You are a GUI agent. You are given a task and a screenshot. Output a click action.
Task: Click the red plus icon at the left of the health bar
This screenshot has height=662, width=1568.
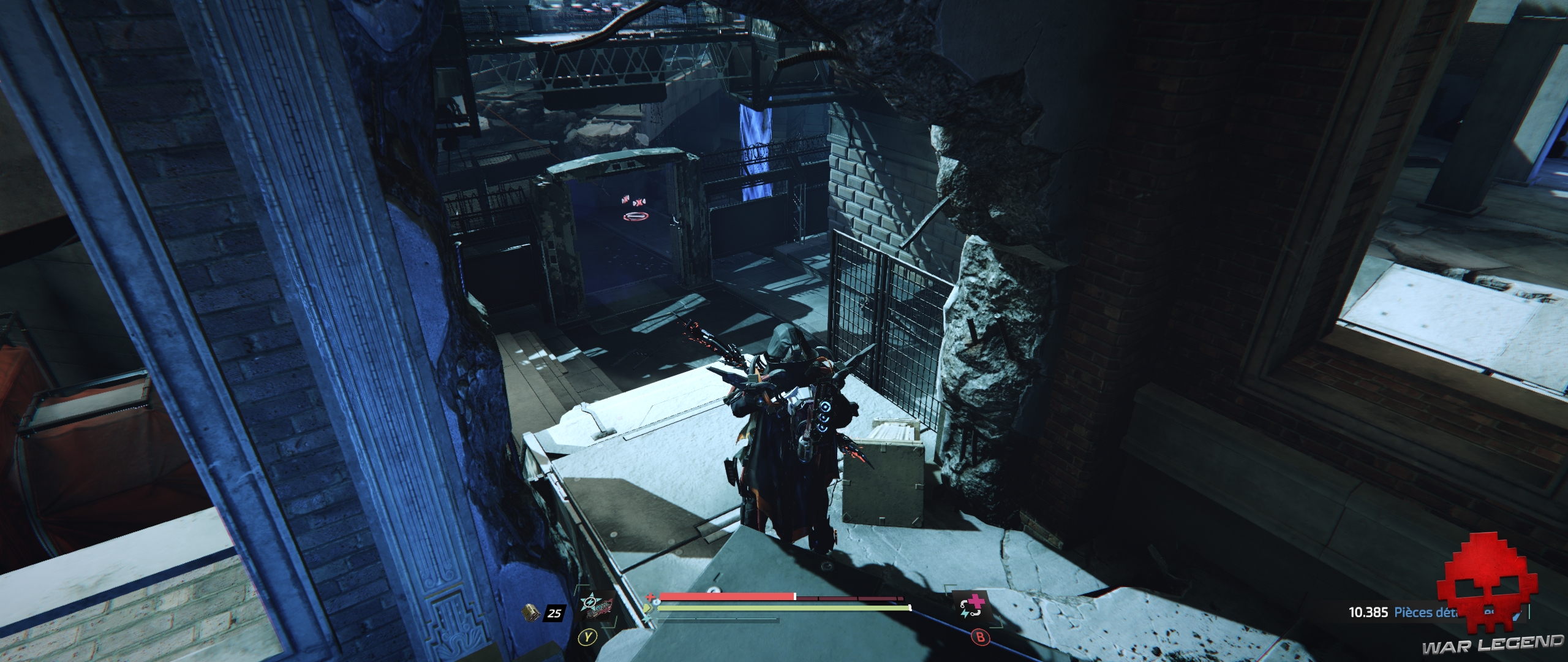pyautogui.click(x=650, y=596)
